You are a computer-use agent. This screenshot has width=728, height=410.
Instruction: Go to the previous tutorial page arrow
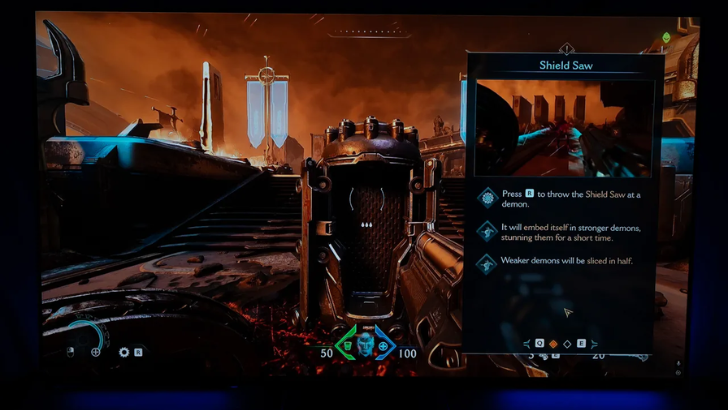(527, 344)
